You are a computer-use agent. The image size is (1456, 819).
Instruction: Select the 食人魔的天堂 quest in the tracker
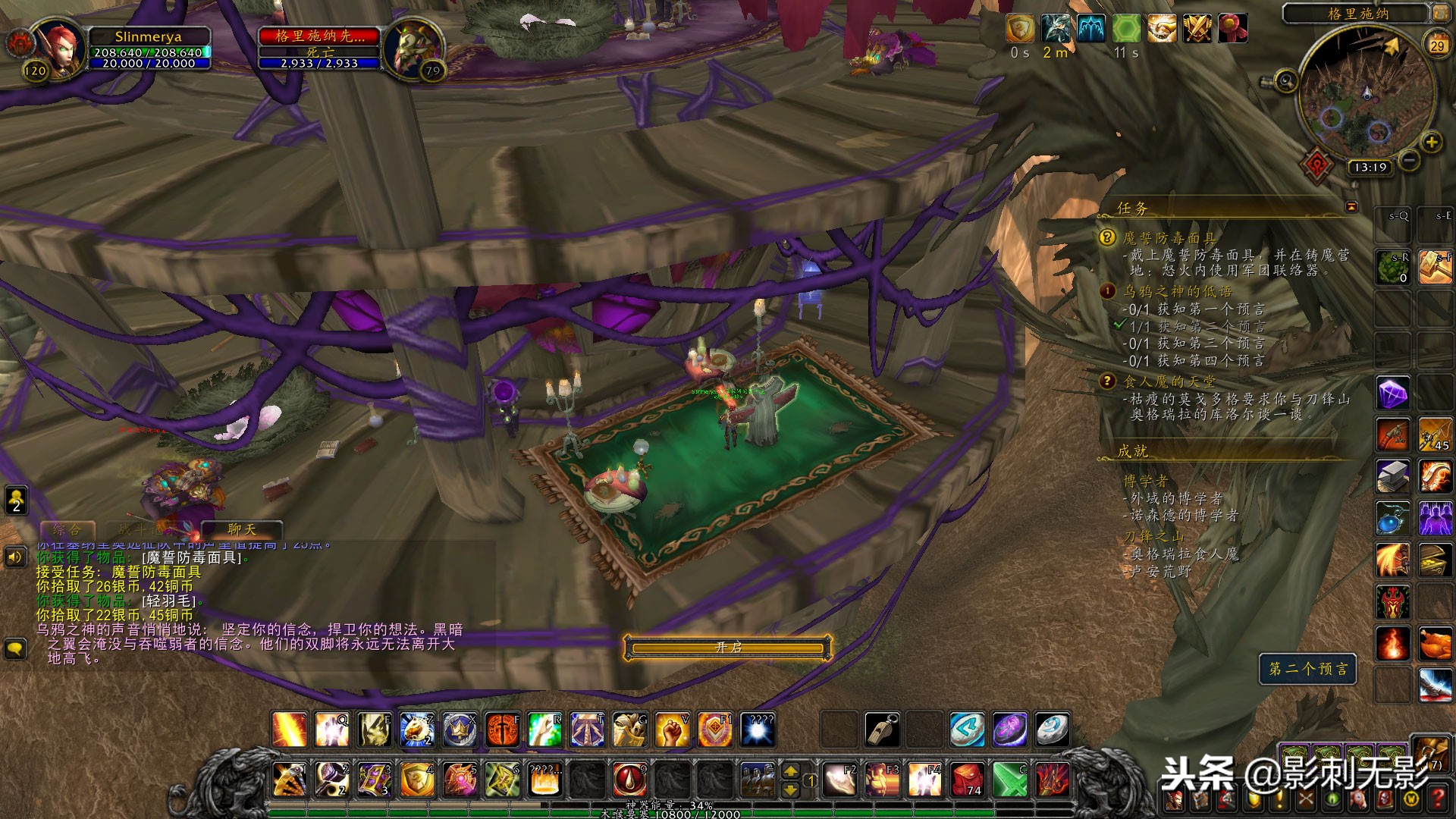pyautogui.click(x=1169, y=381)
